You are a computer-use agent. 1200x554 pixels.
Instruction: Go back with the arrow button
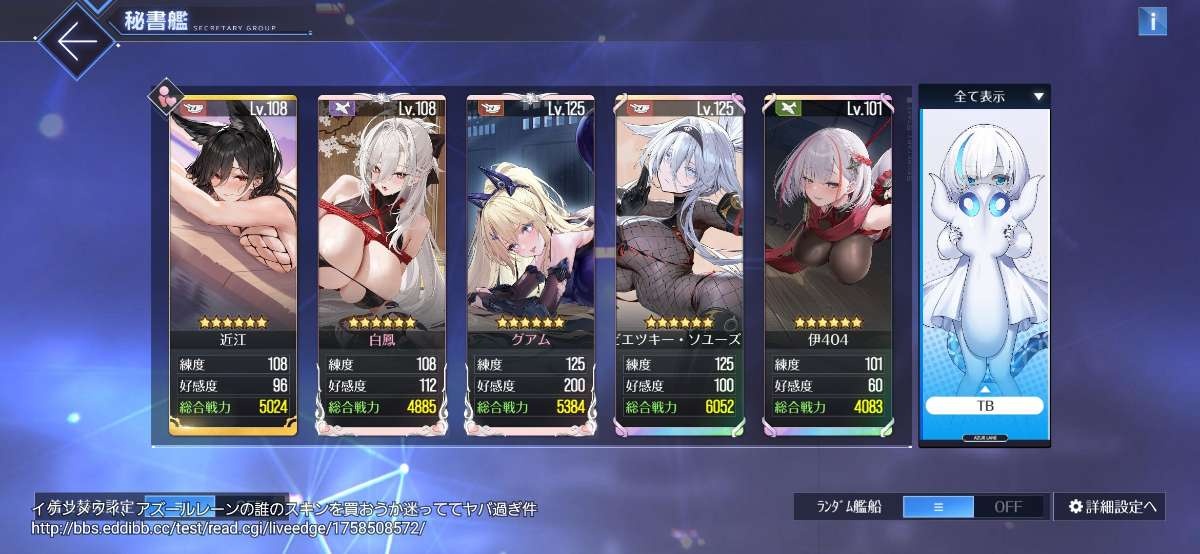77,41
